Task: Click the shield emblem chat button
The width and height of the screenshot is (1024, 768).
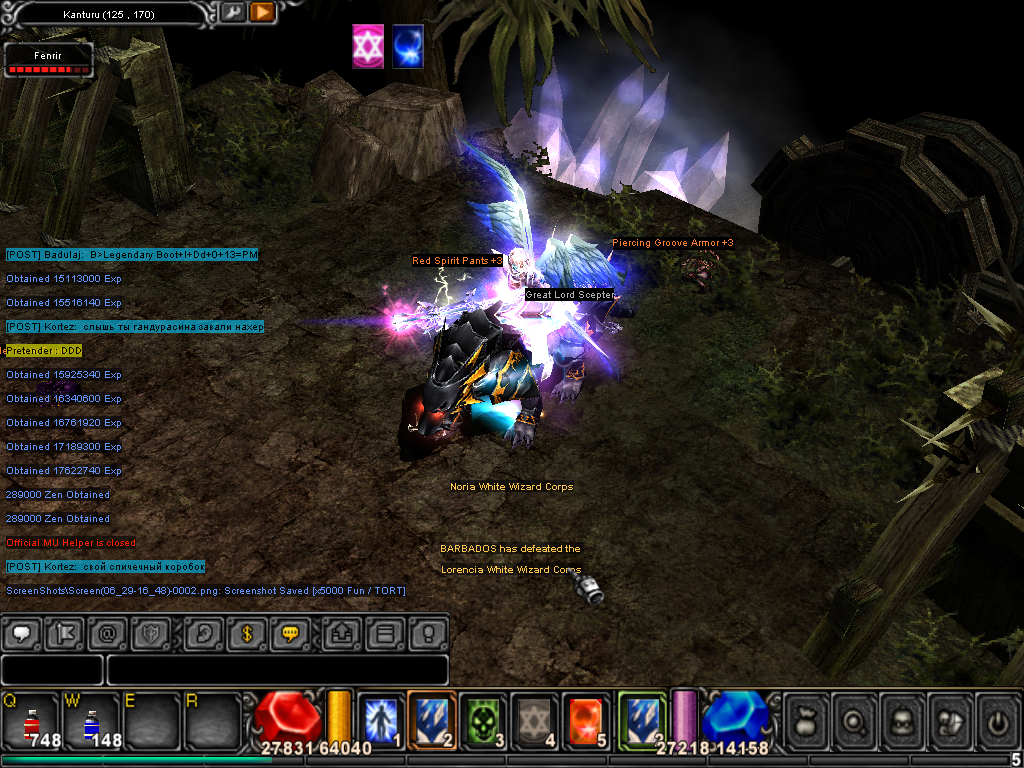Action: pos(149,633)
